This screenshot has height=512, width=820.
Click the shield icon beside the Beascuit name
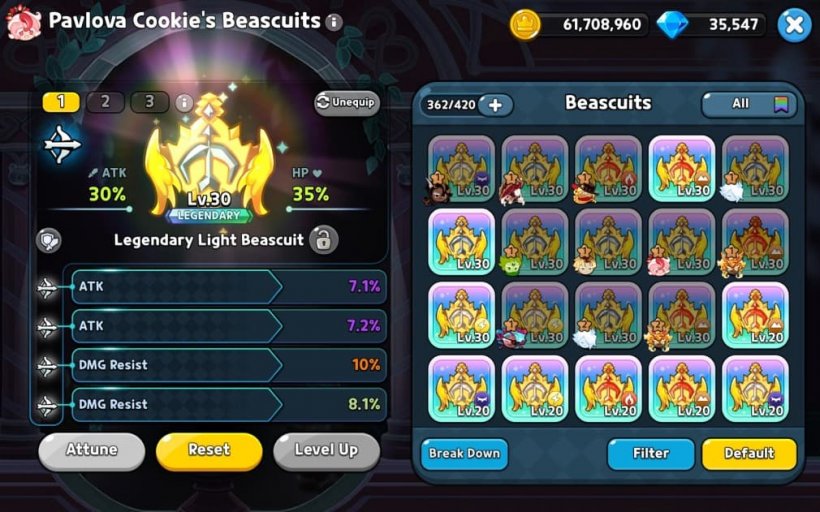48,240
